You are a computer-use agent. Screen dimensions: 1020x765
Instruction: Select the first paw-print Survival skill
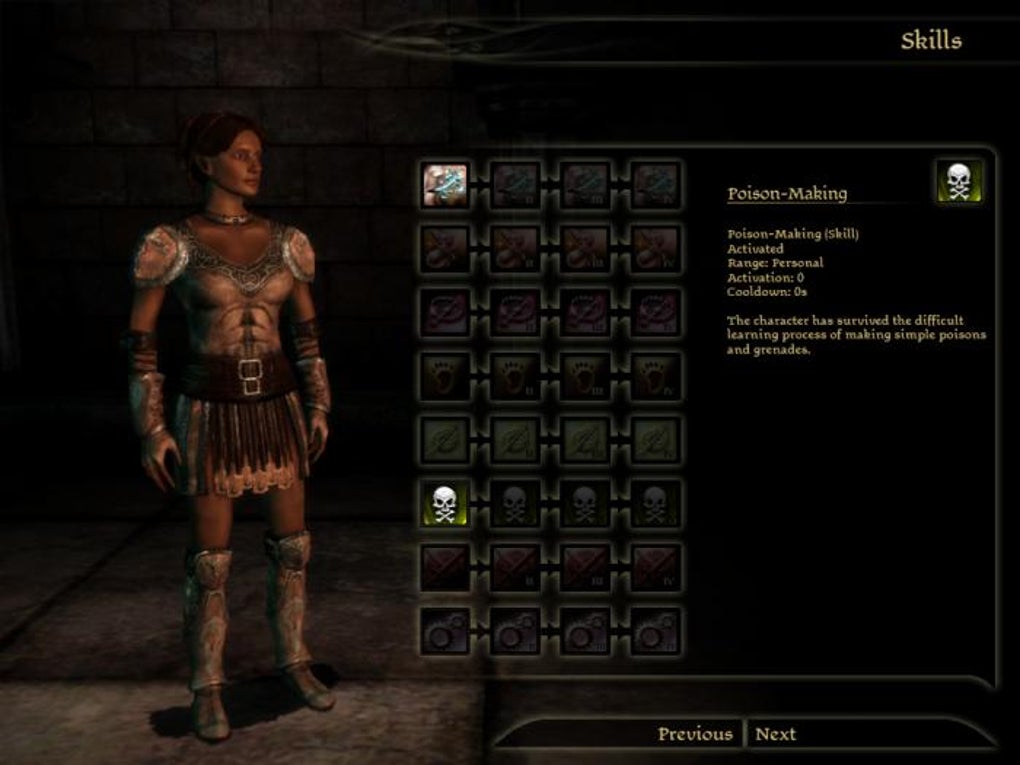[445, 376]
